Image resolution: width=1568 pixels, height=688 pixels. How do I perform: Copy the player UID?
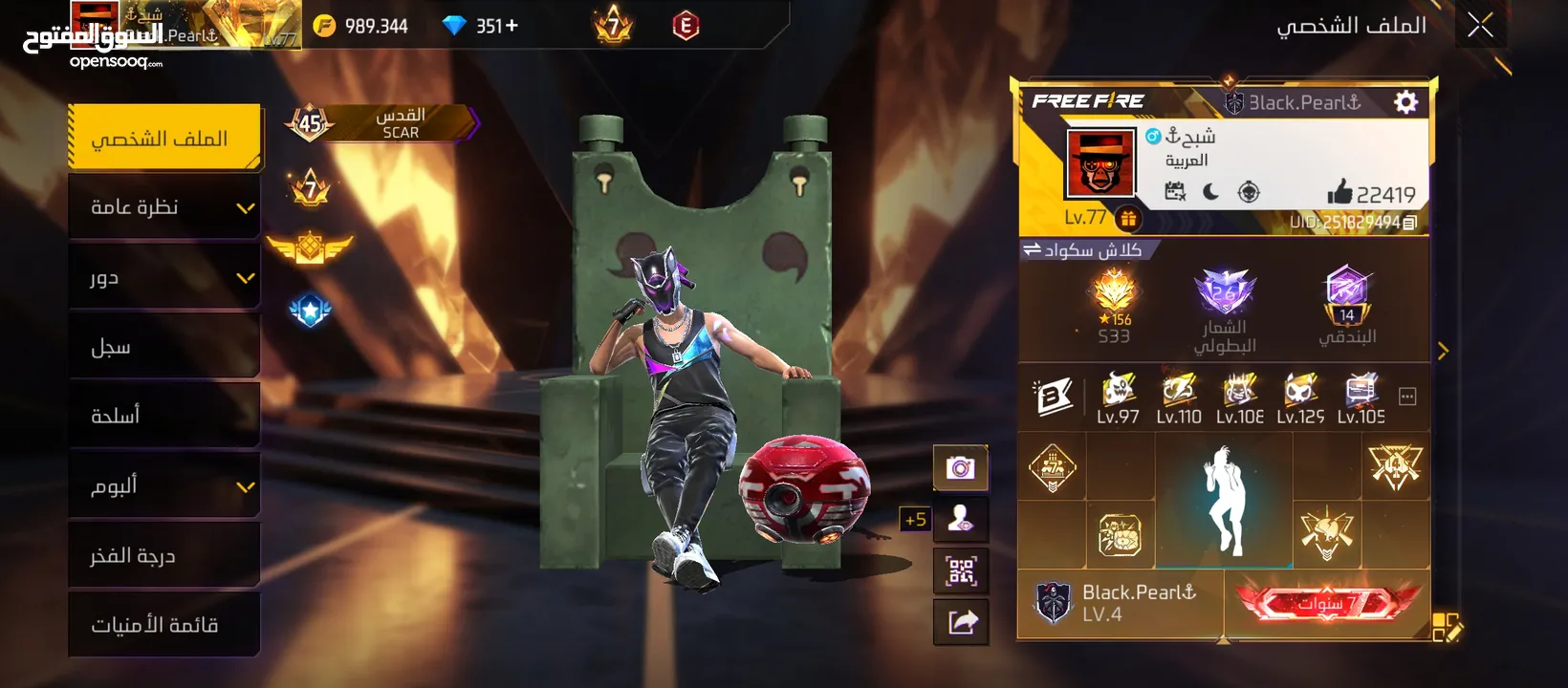click(x=1409, y=223)
